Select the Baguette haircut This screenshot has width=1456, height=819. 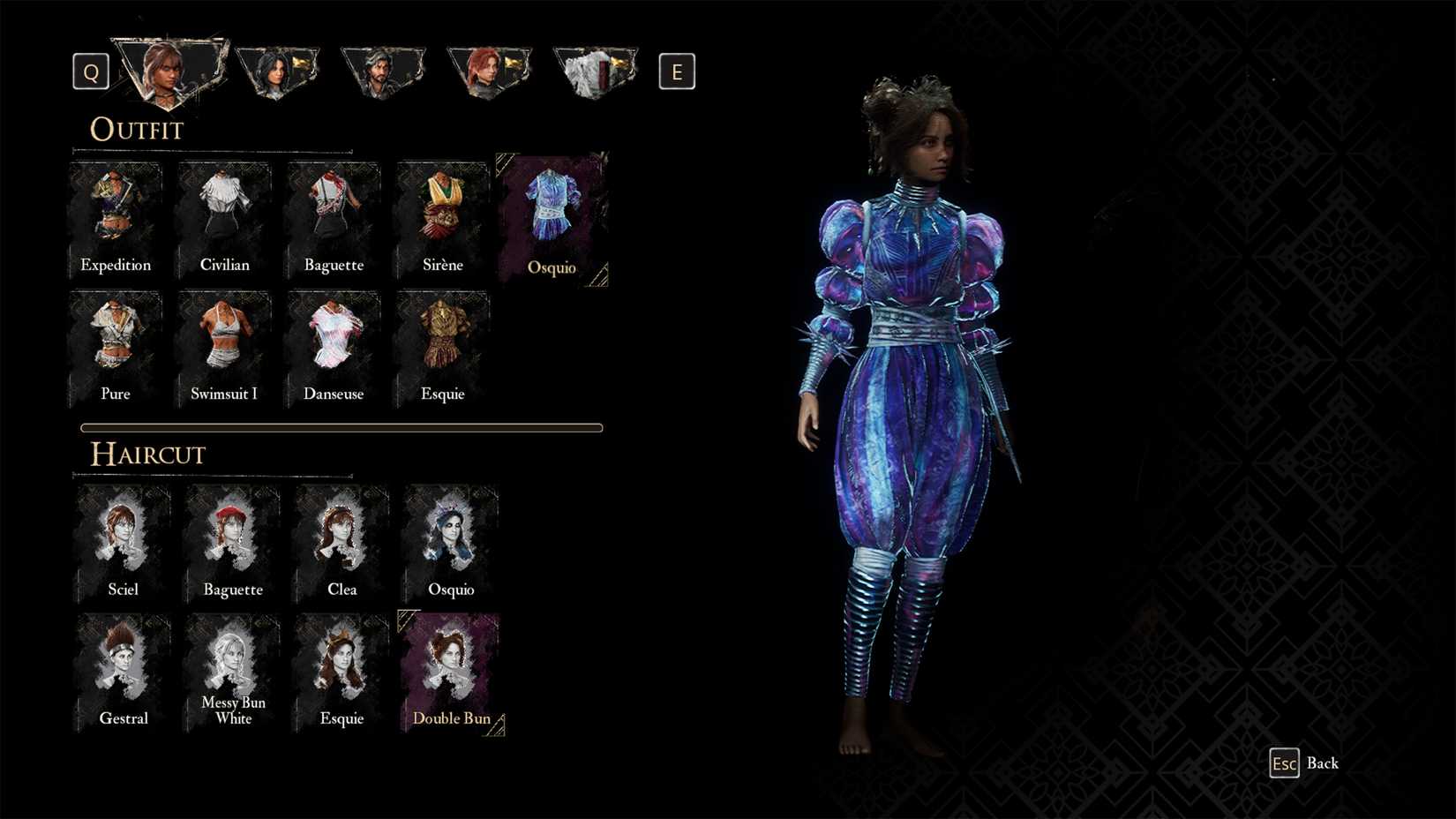[232, 540]
